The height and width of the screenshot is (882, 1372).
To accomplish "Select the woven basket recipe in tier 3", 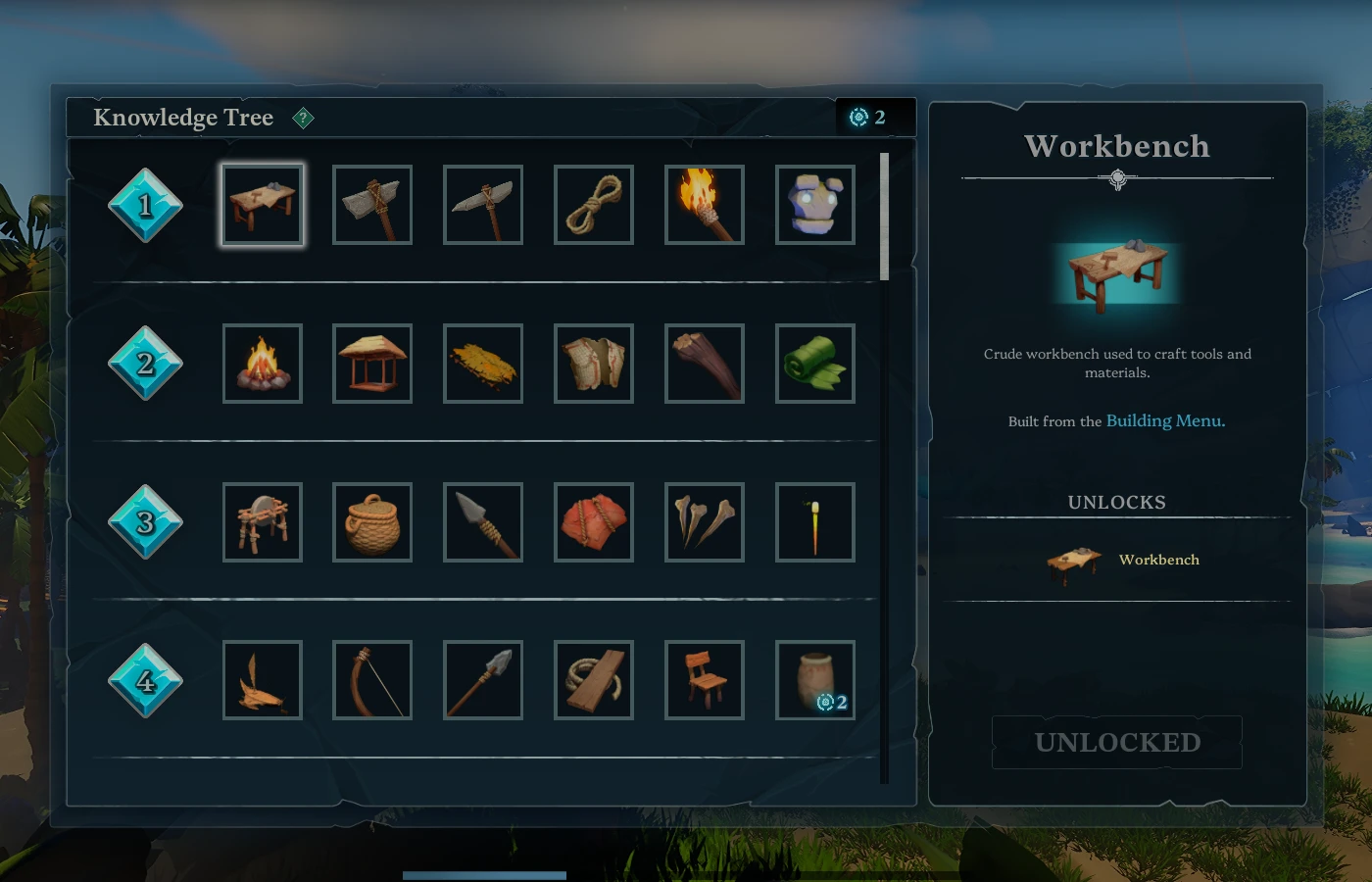I will tap(371, 521).
